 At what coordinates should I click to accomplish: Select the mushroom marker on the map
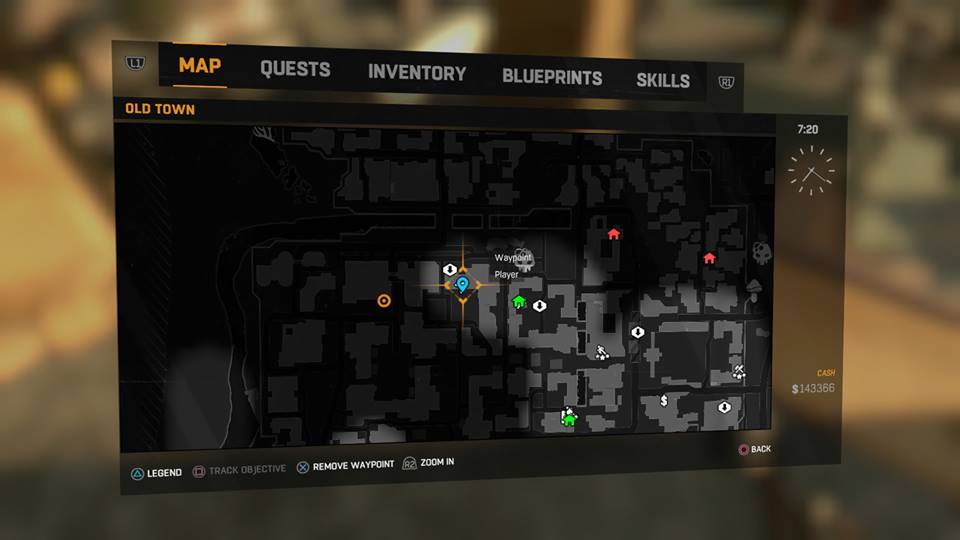[x=754, y=289]
